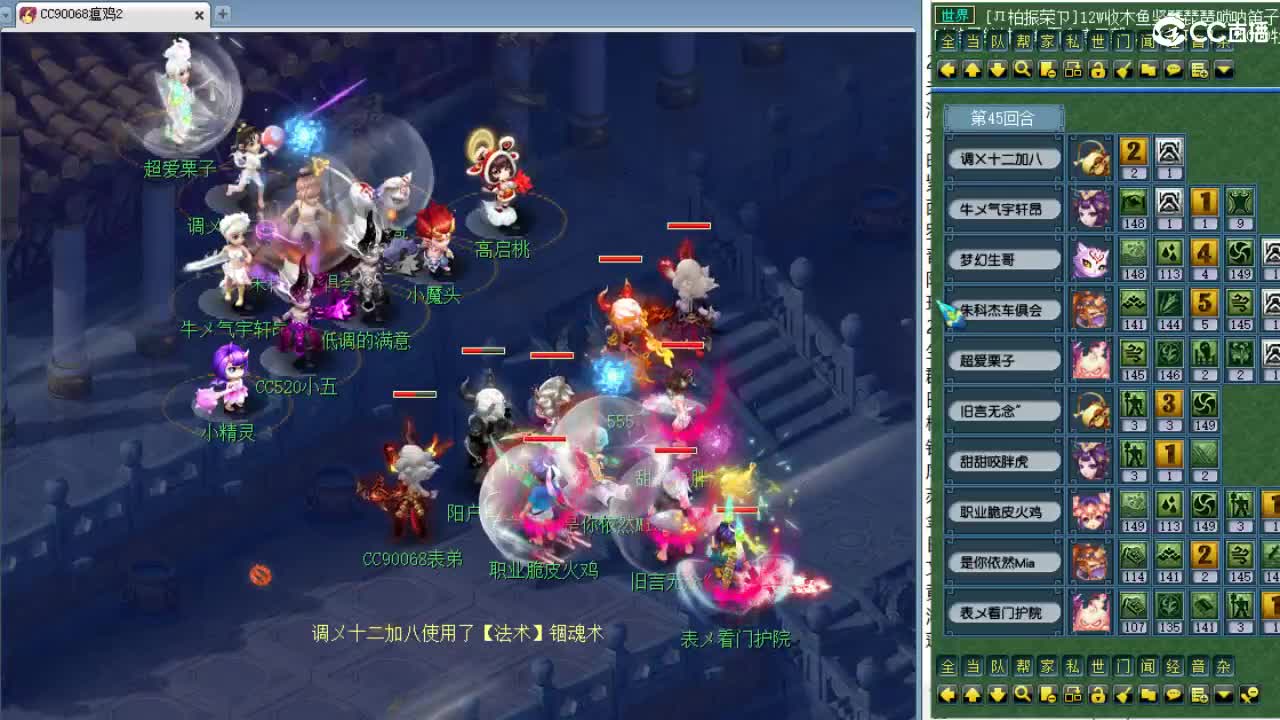1280x720 pixels.
Task: Toggle the message-filter note icon with minus sign
Action: click(x=1049, y=70)
